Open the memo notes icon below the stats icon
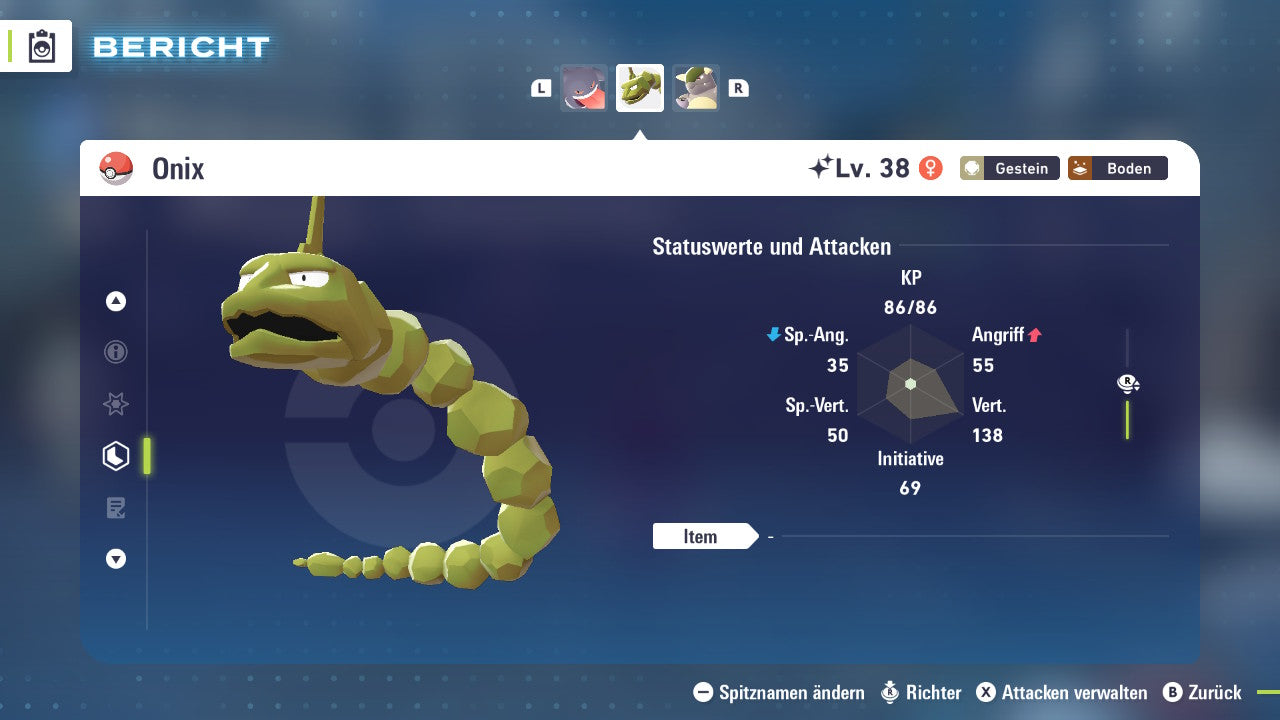1280x720 pixels. (x=116, y=507)
